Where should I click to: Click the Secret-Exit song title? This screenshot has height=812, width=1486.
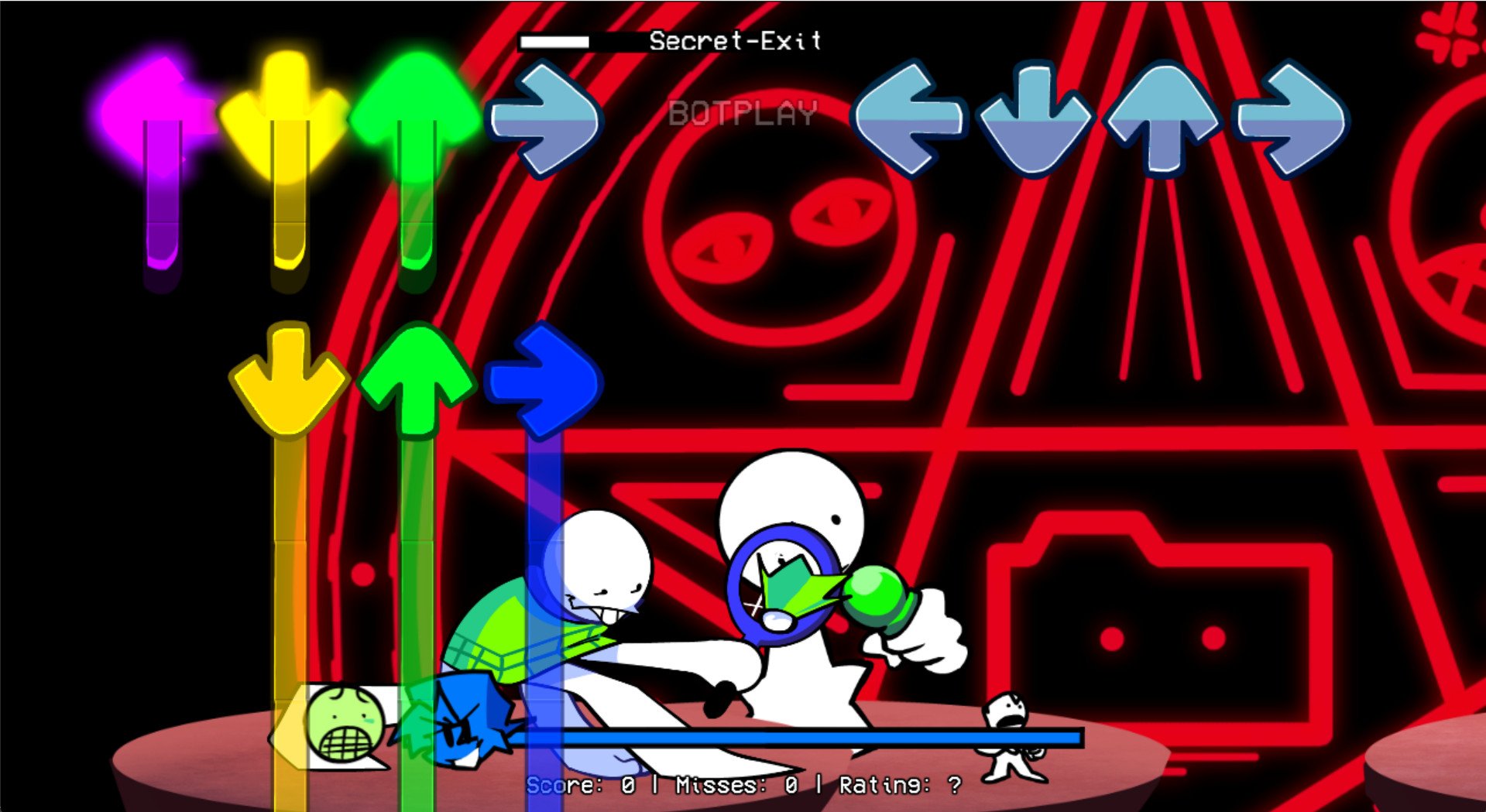[734, 40]
